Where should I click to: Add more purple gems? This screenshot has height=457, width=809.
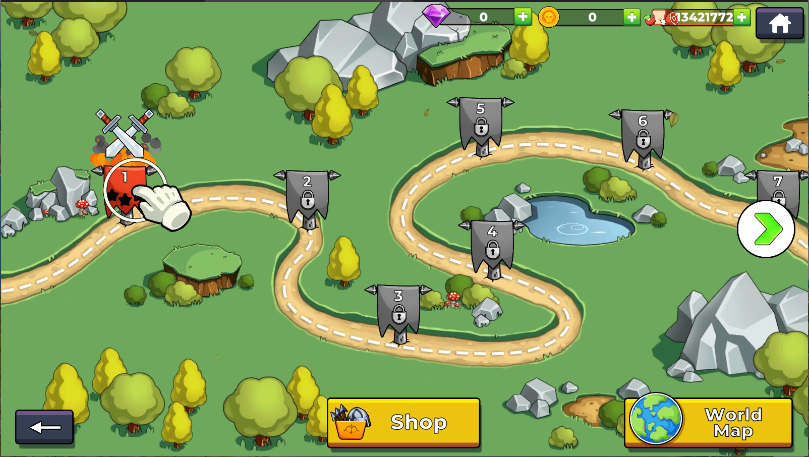pyautogui.click(x=523, y=17)
